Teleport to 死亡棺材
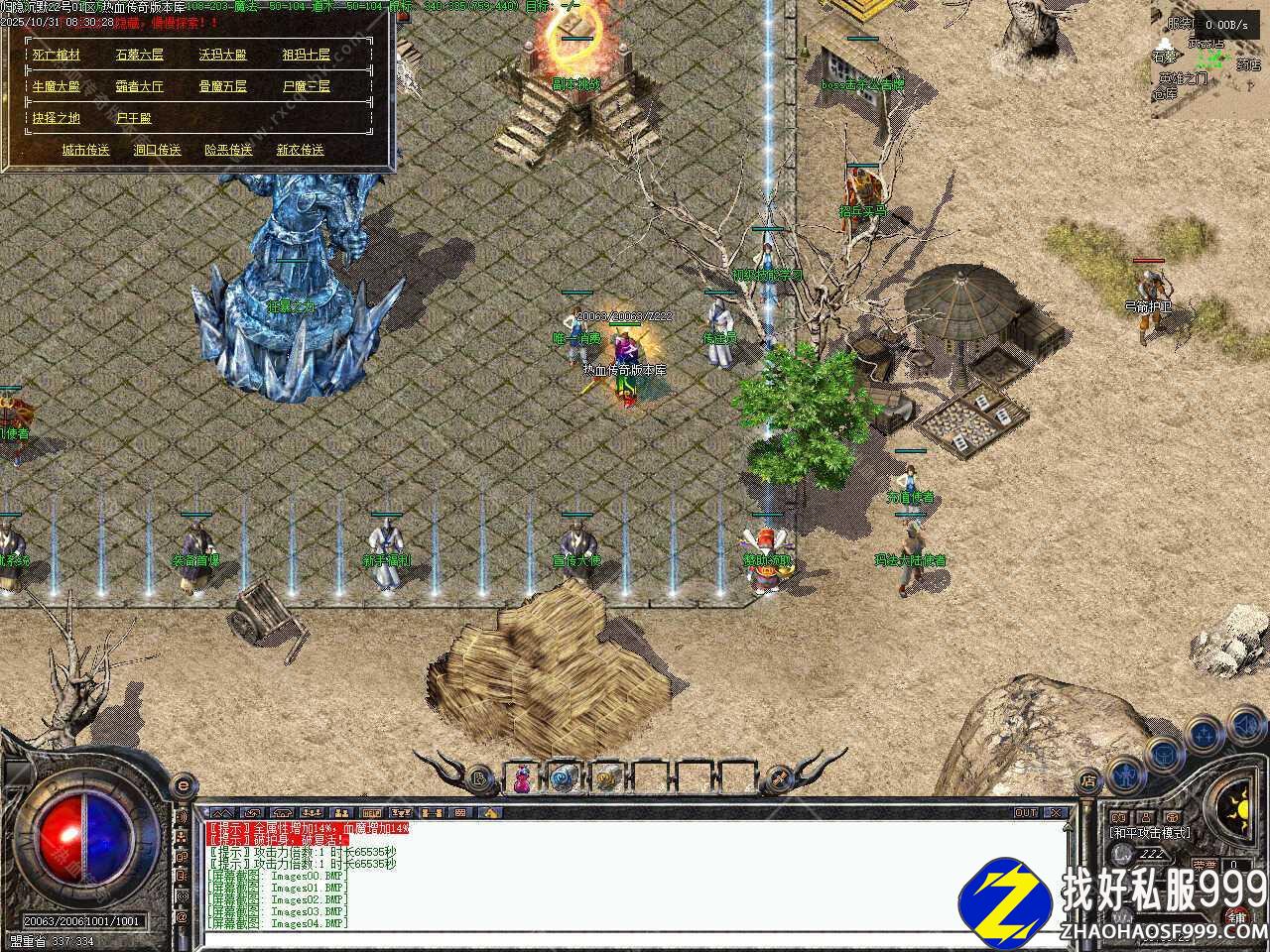 pyautogui.click(x=56, y=56)
